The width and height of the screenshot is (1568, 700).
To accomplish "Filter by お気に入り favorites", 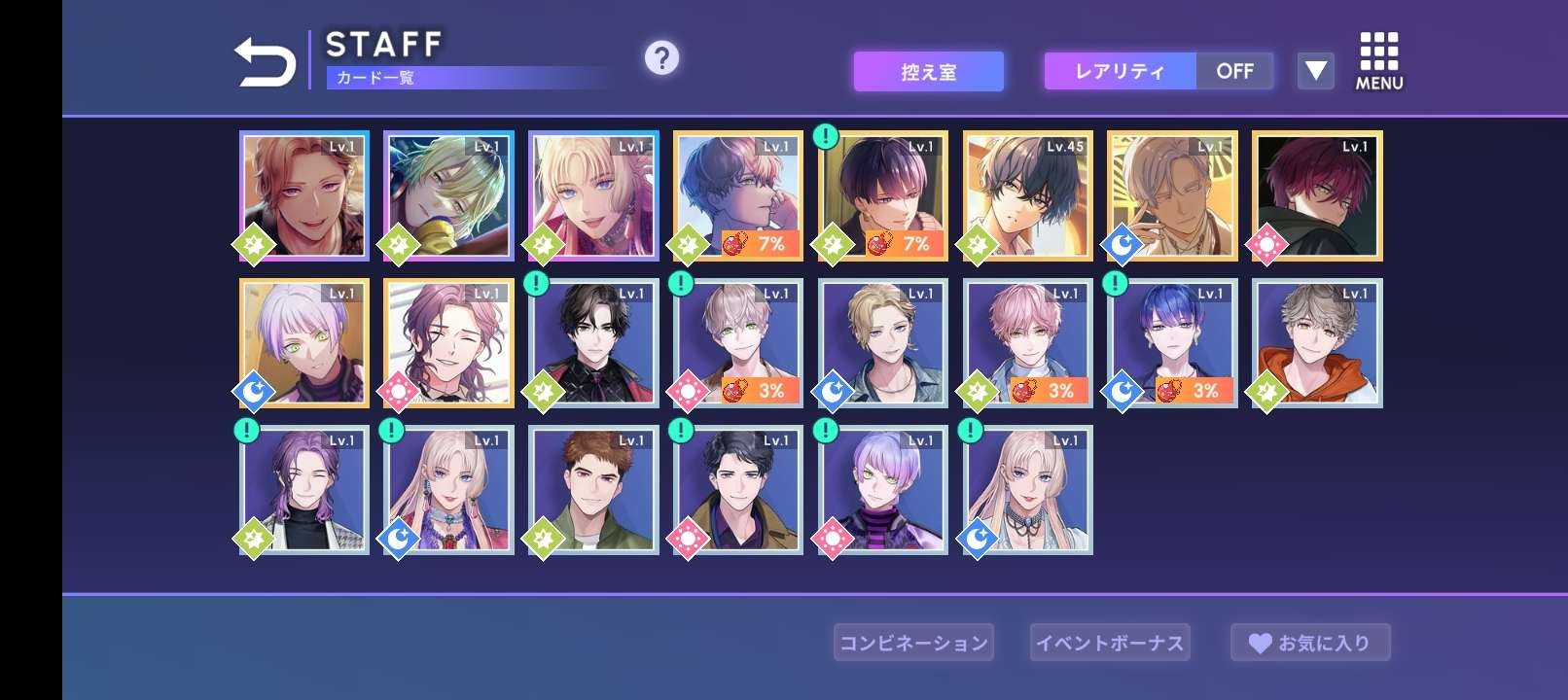I will pos(1310,643).
